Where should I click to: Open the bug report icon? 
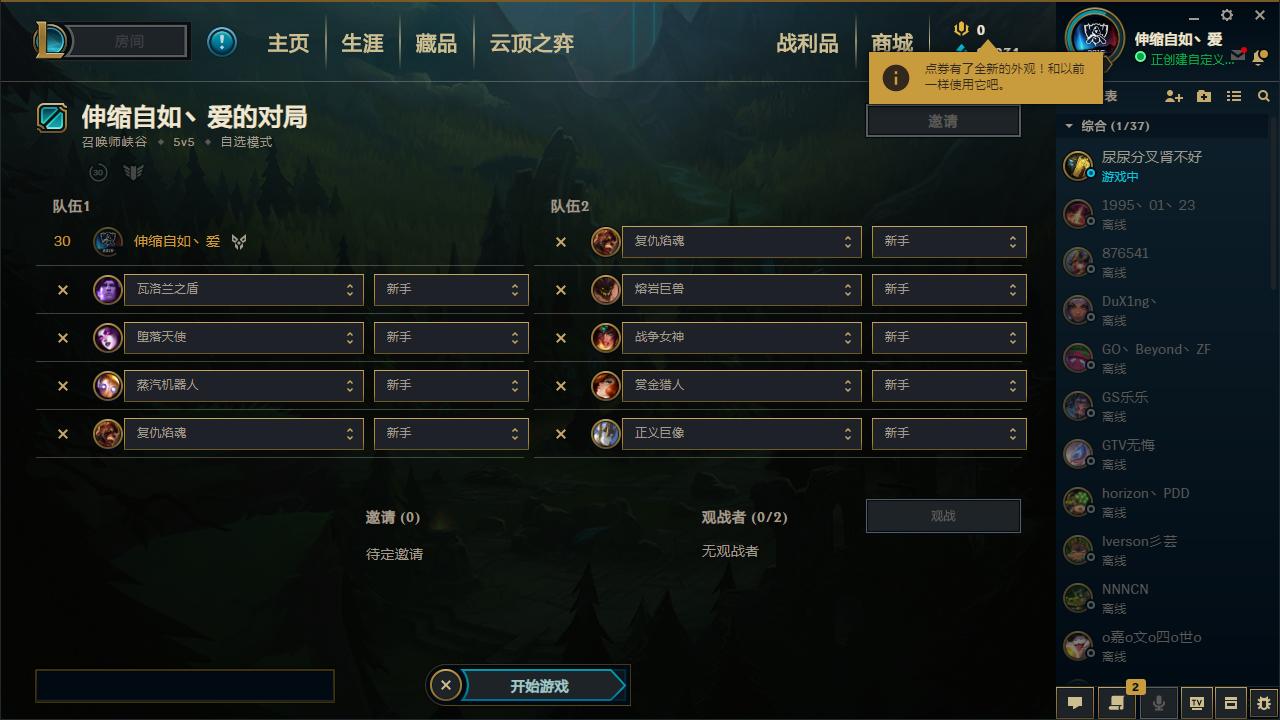(1262, 703)
